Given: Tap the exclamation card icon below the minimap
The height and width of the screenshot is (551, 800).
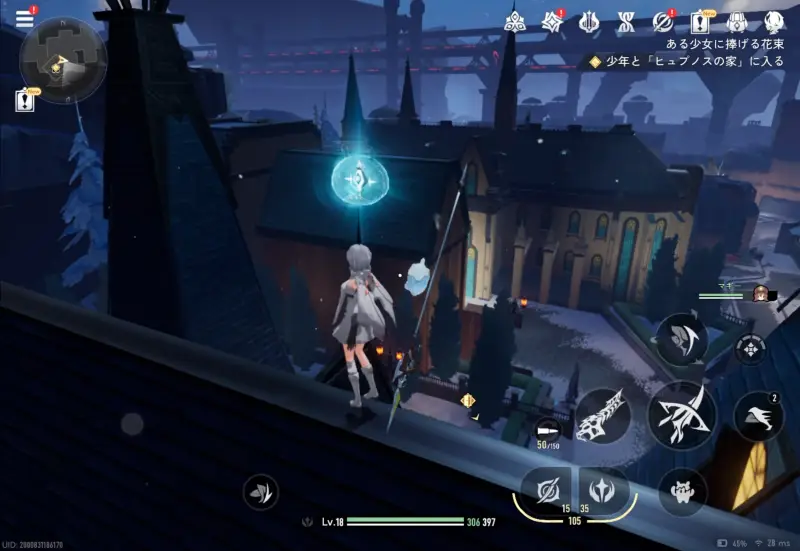Looking at the screenshot, I should [27, 100].
